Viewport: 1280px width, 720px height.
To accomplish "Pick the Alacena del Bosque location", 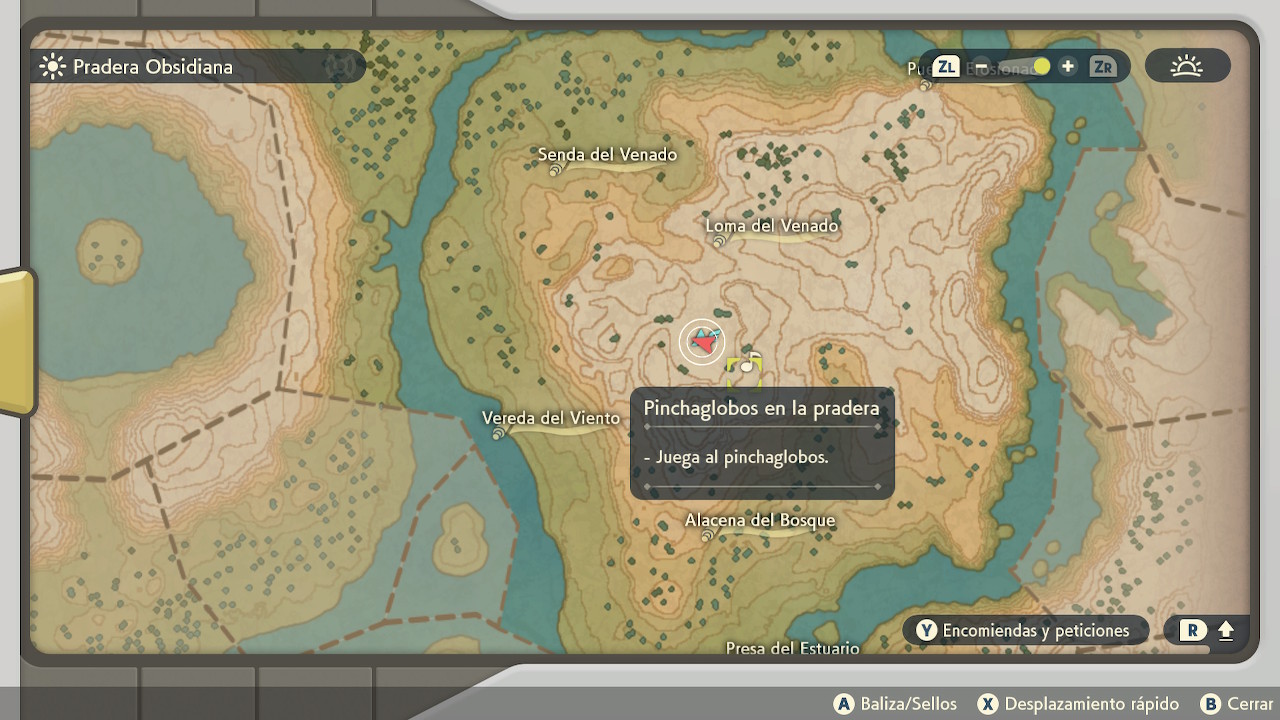I will point(759,521).
